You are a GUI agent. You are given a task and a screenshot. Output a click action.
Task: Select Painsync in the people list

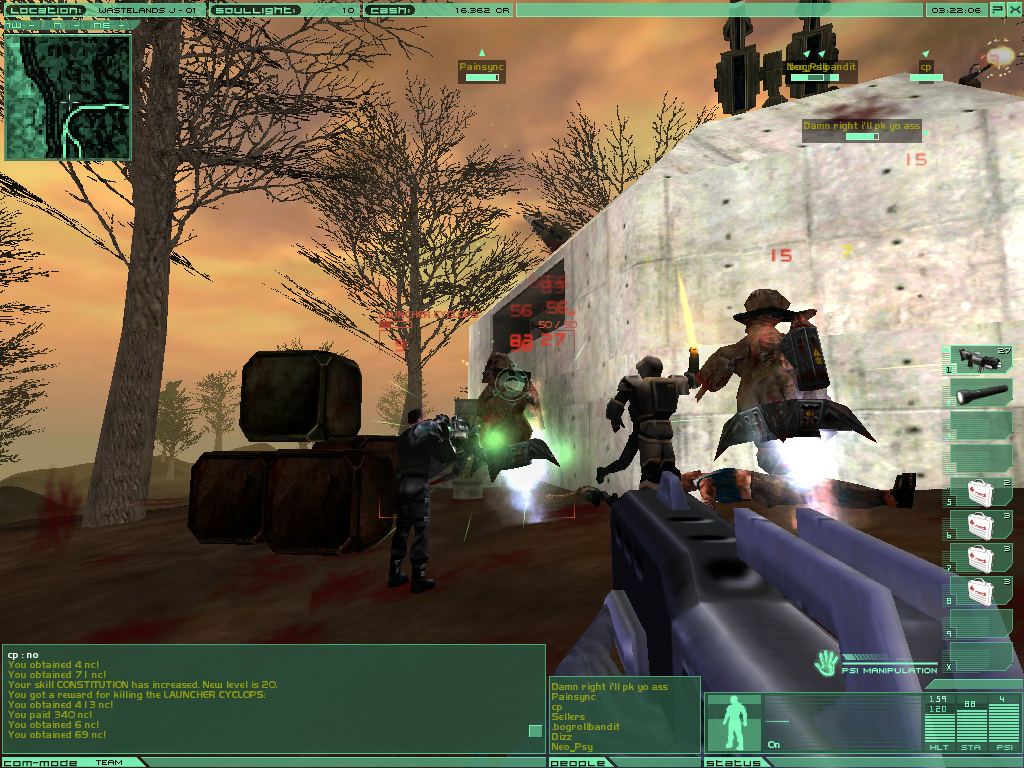[573, 697]
